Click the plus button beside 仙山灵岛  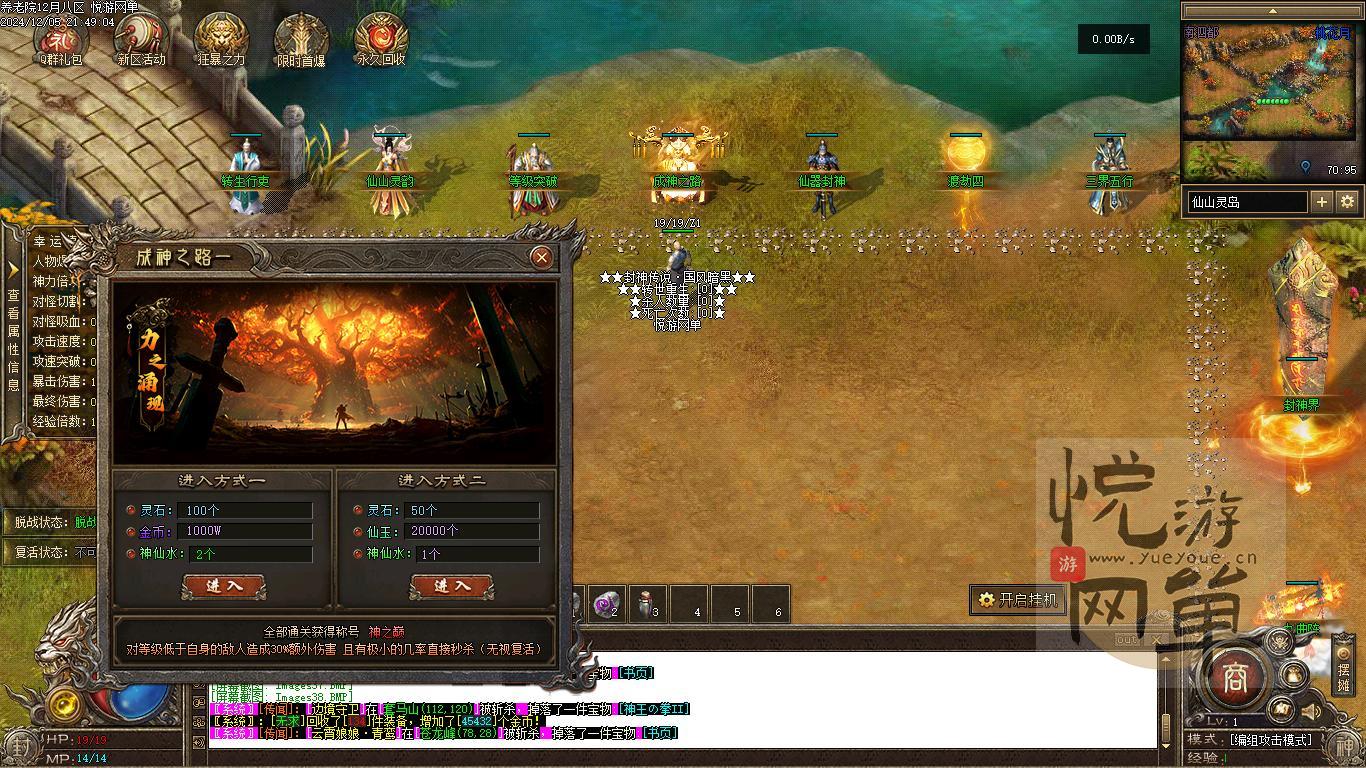click(x=1321, y=201)
